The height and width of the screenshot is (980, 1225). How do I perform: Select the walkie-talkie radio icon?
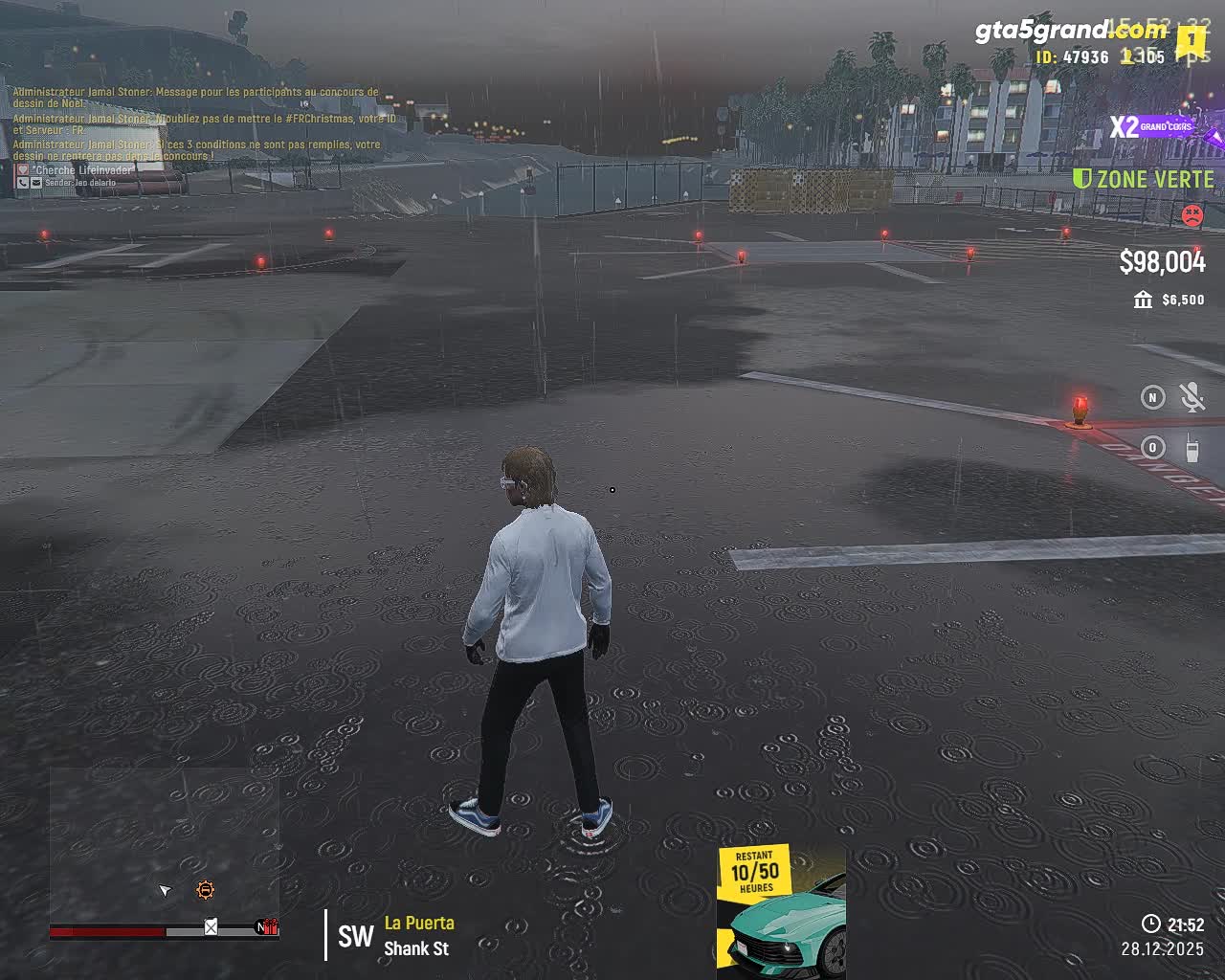(x=1192, y=447)
